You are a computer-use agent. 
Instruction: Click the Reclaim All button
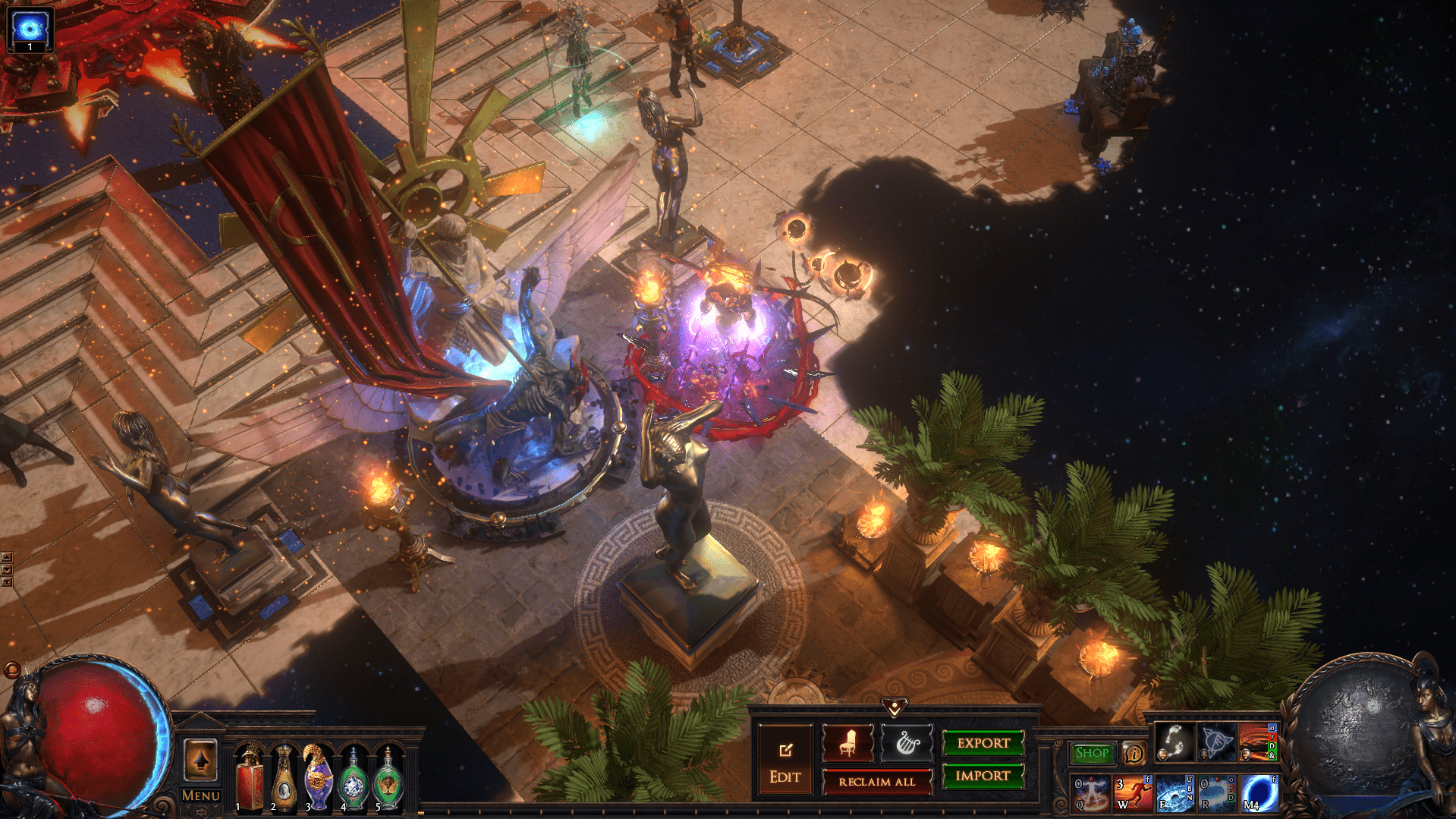pyautogui.click(x=876, y=781)
